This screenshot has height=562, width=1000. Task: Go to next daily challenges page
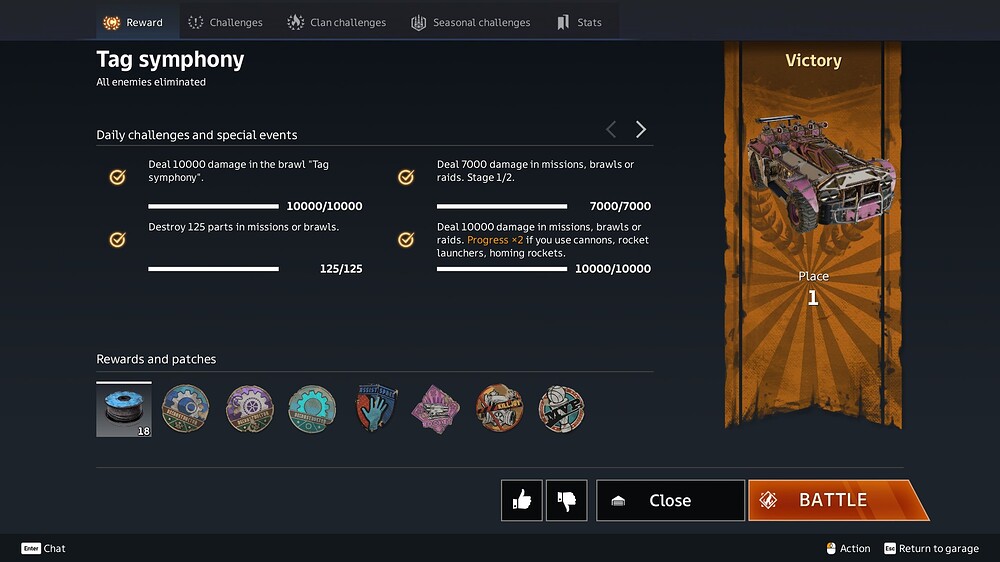(641, 129)
